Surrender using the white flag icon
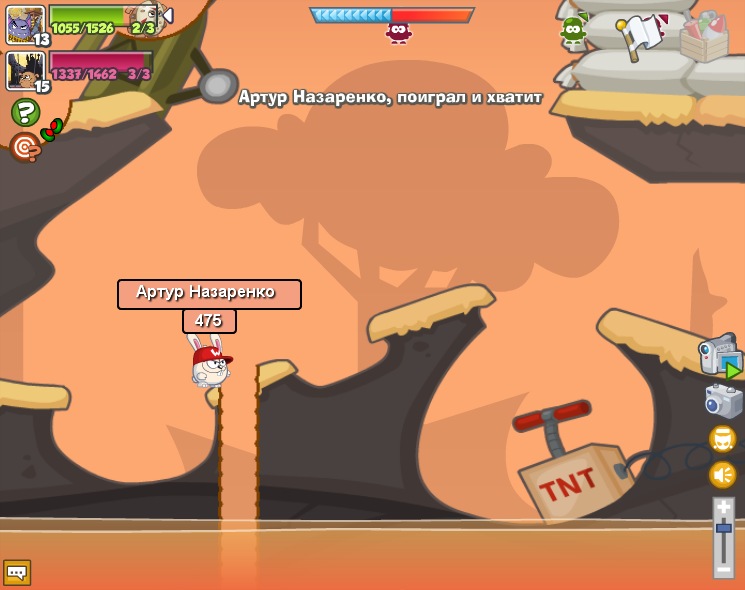 click(x=642, y=37)
